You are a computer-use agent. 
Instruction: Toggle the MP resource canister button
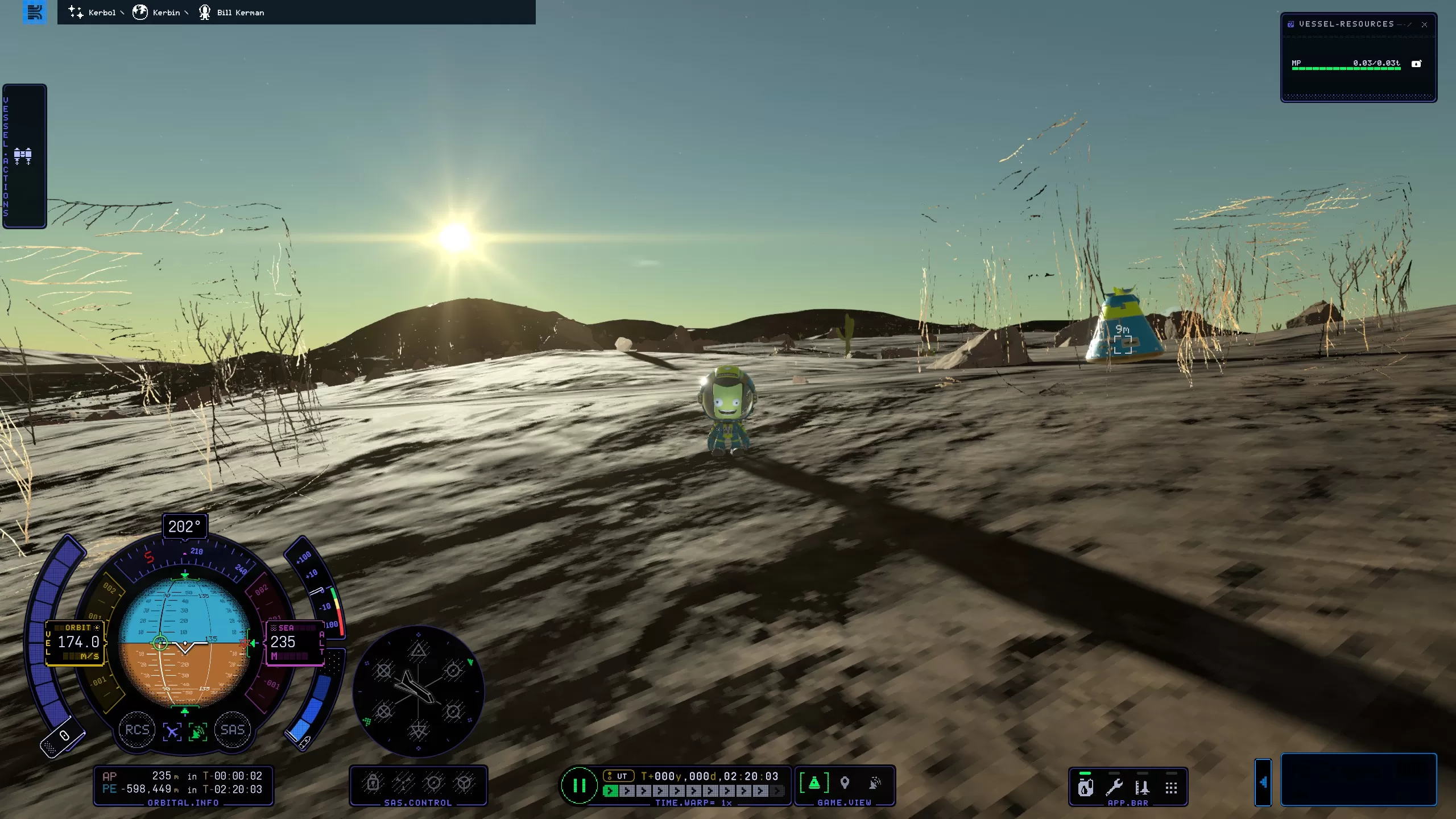1416,64
